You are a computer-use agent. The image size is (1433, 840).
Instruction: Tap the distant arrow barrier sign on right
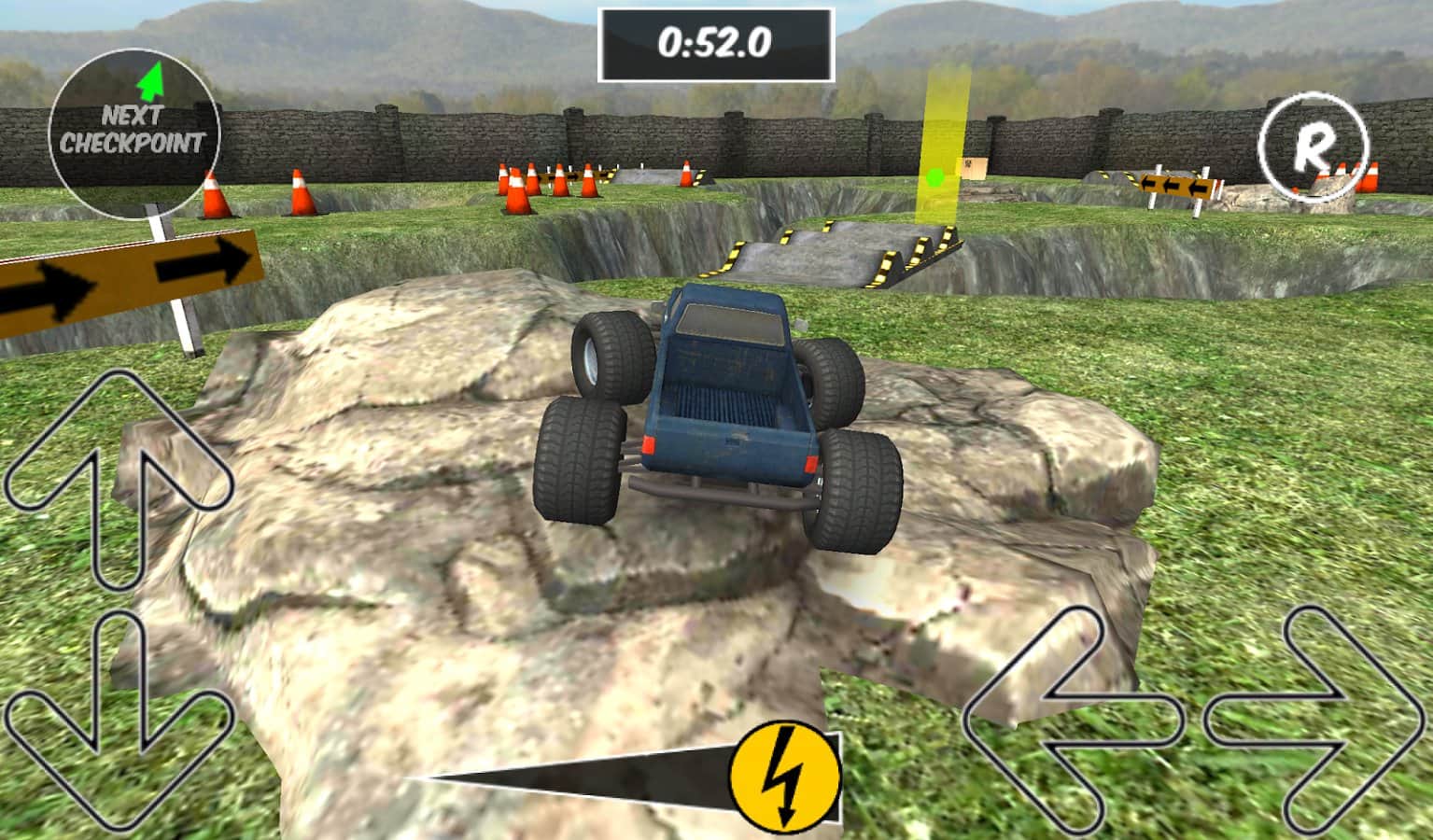coord(1178,184)
